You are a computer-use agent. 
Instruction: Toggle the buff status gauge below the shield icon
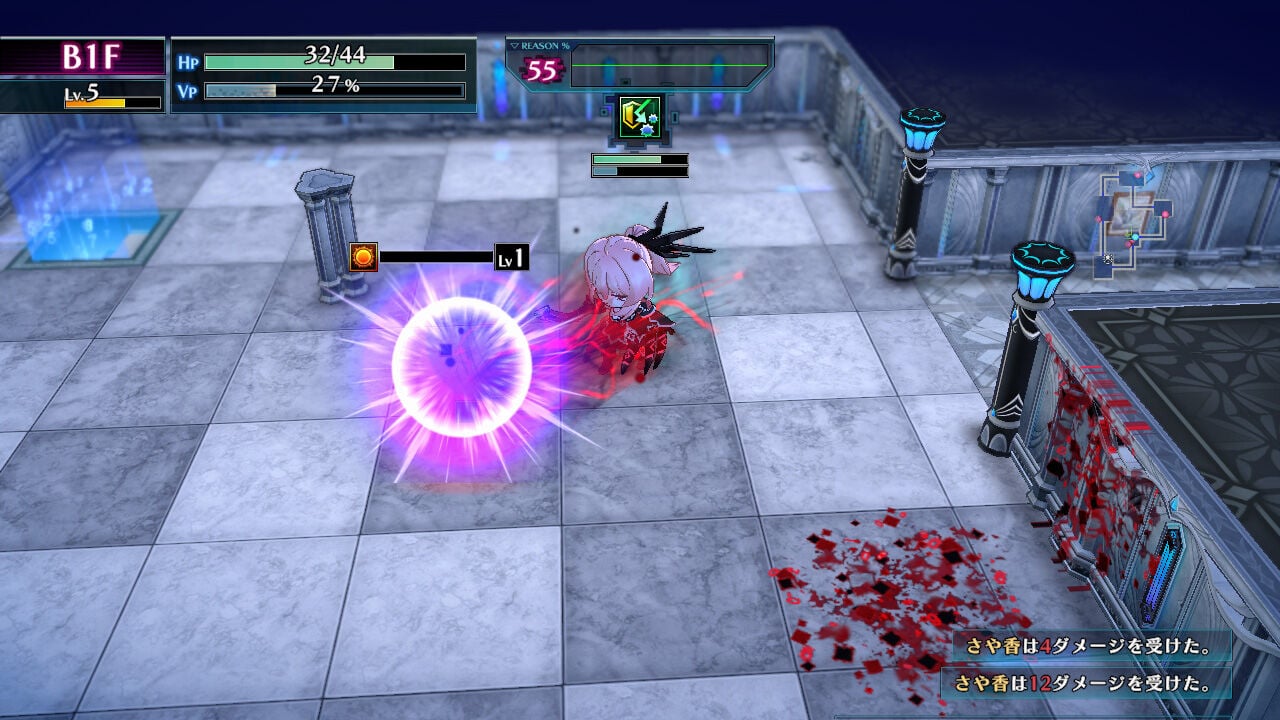click(x=640, y=160)
